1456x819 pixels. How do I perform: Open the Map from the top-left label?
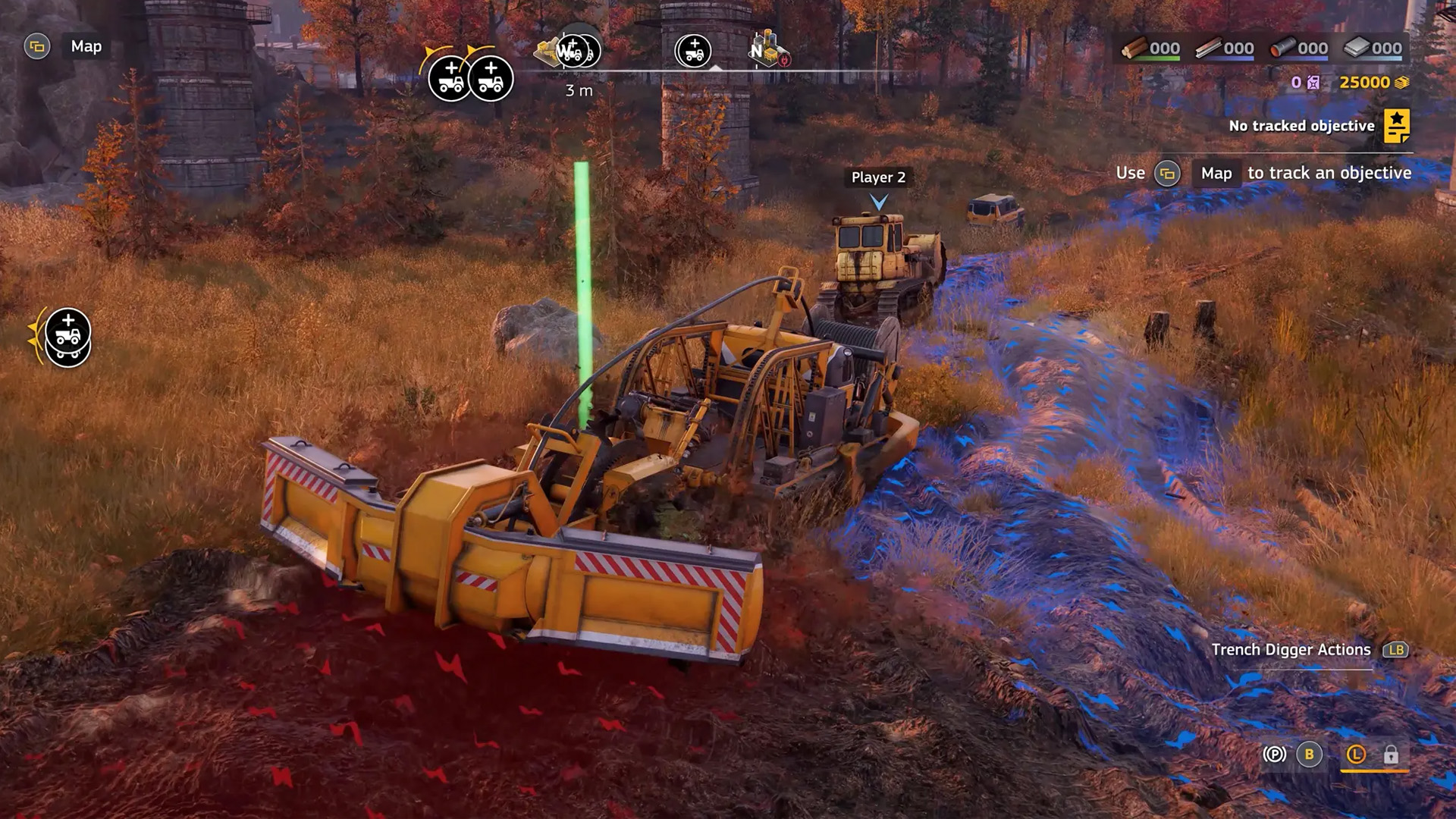(86, 46)
